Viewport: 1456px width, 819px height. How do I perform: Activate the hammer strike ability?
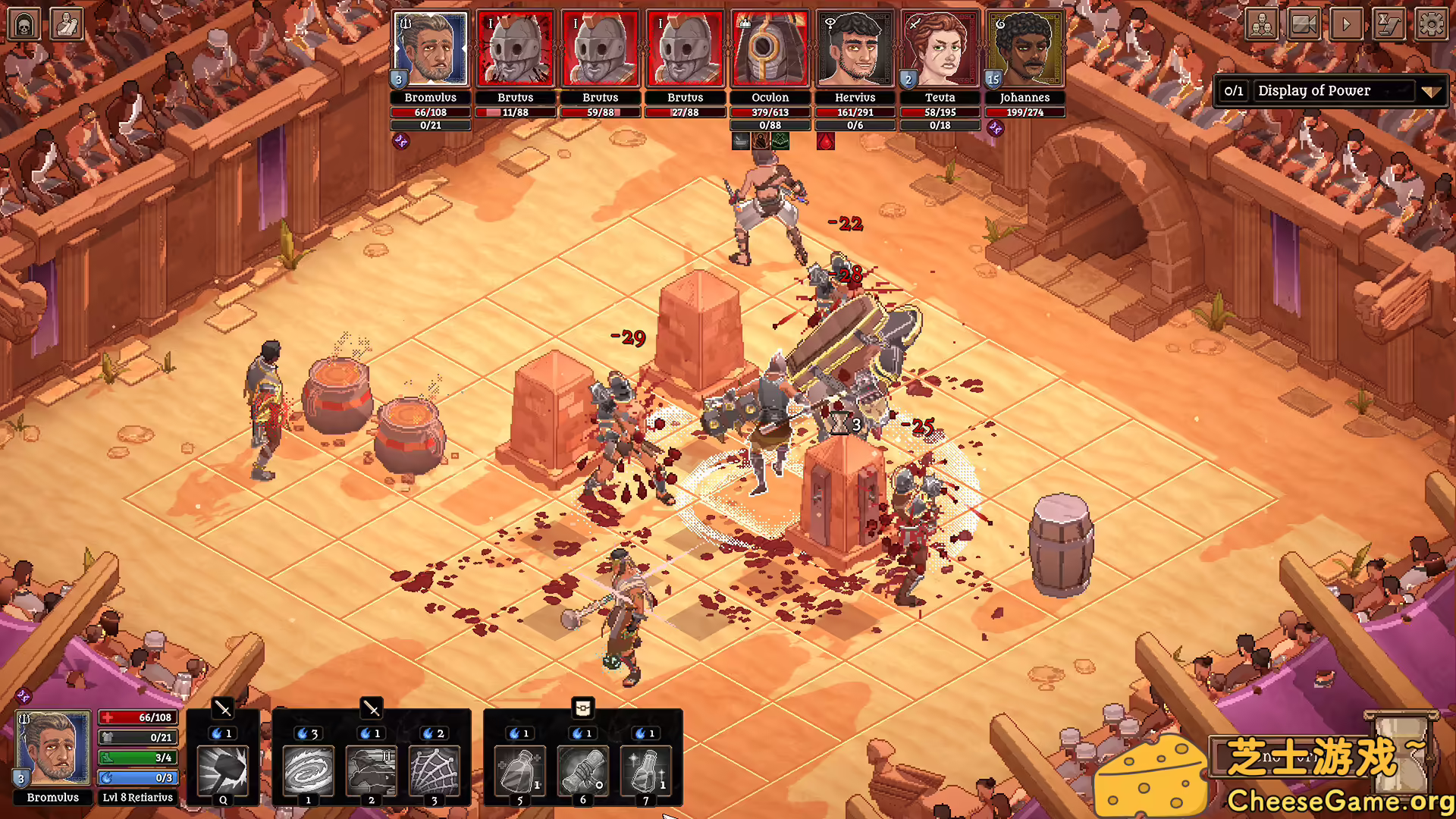223,770
